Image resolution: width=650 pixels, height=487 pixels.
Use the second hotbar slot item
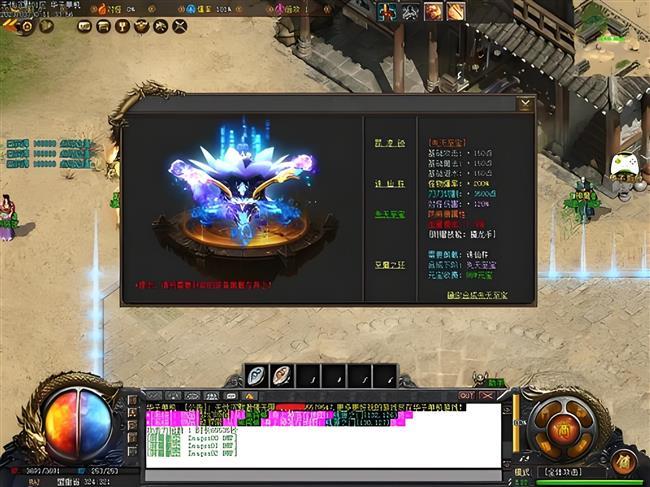pyautogui.click(x=282, y=377)
